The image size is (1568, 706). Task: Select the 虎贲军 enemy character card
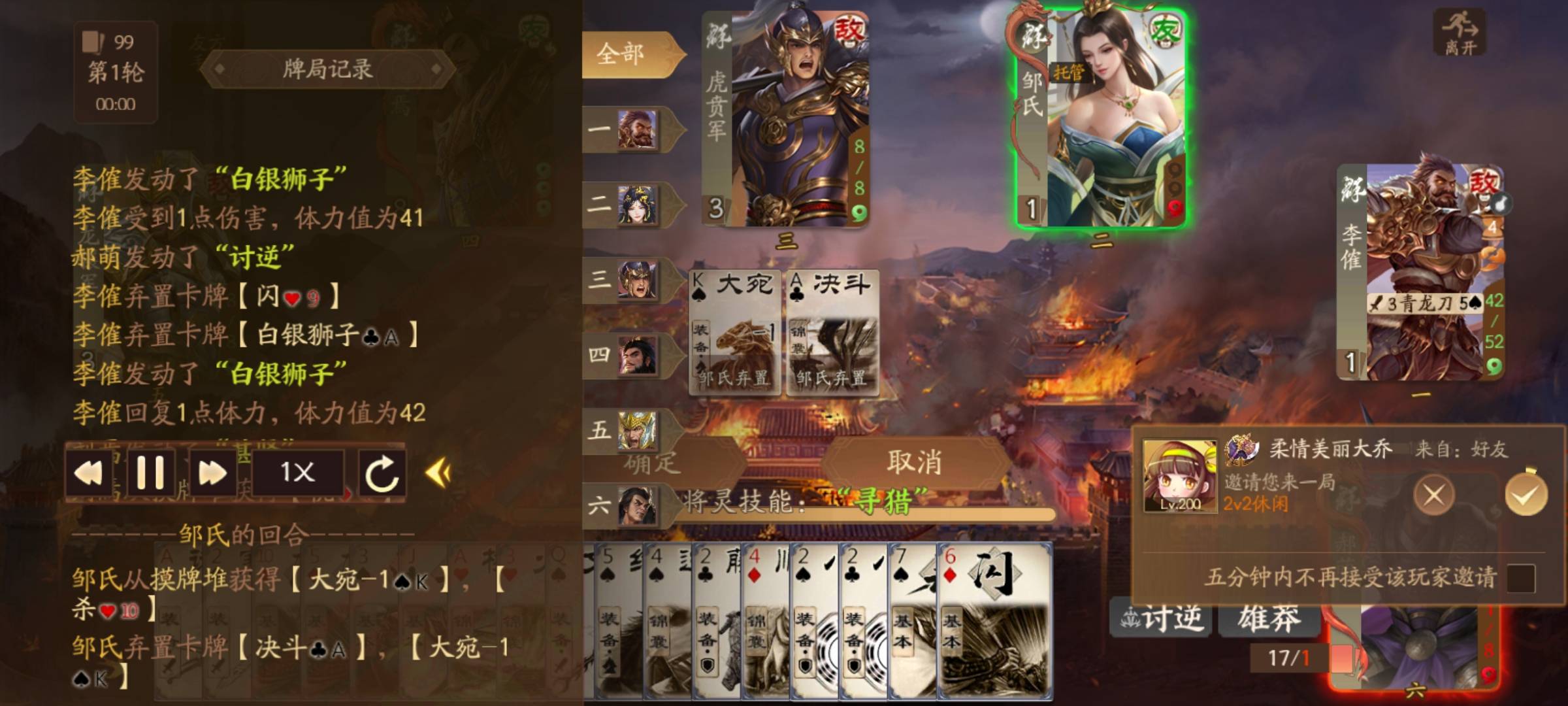click(x=785, y=118)
